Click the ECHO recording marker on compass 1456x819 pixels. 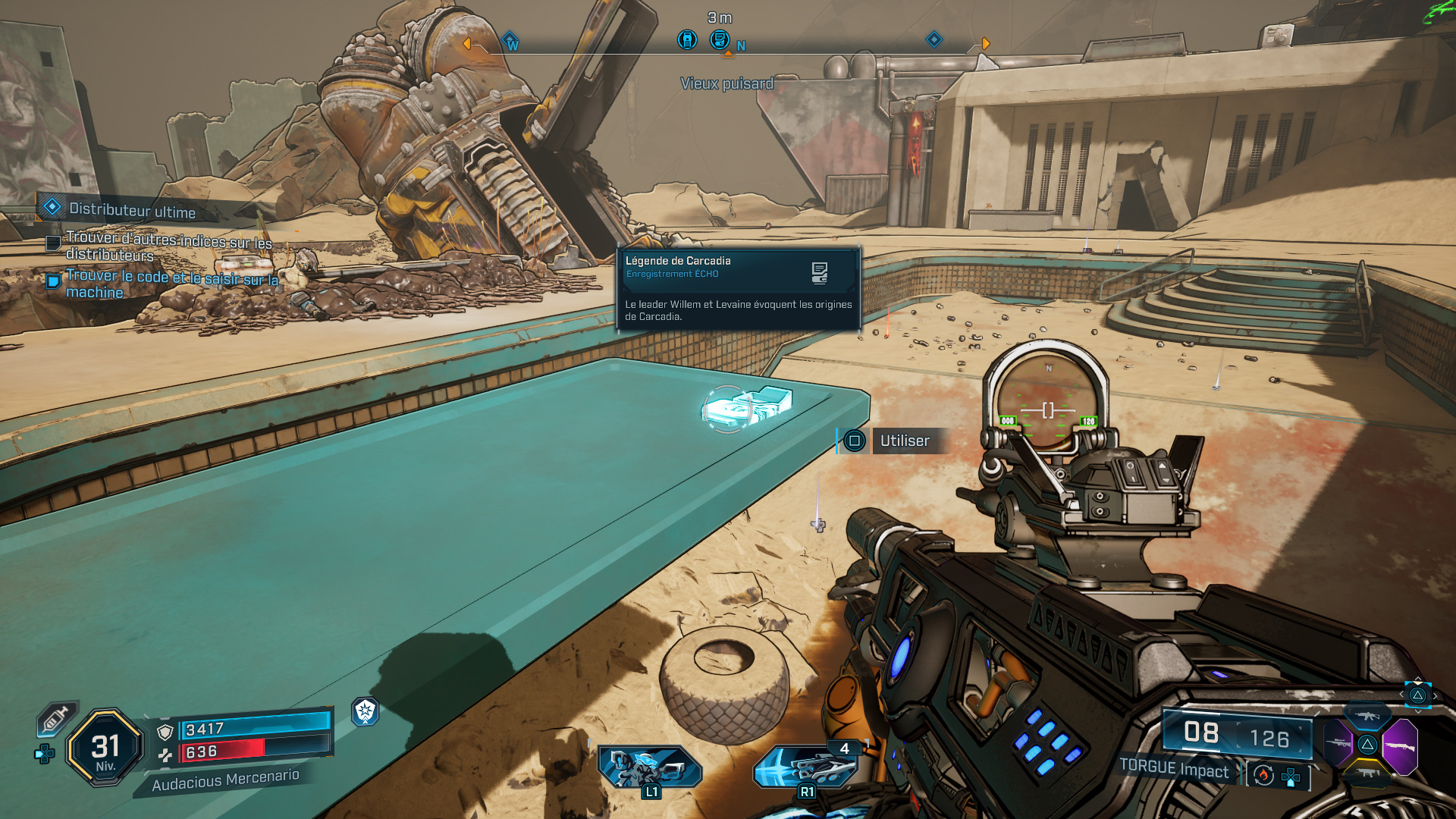(719, 39)
